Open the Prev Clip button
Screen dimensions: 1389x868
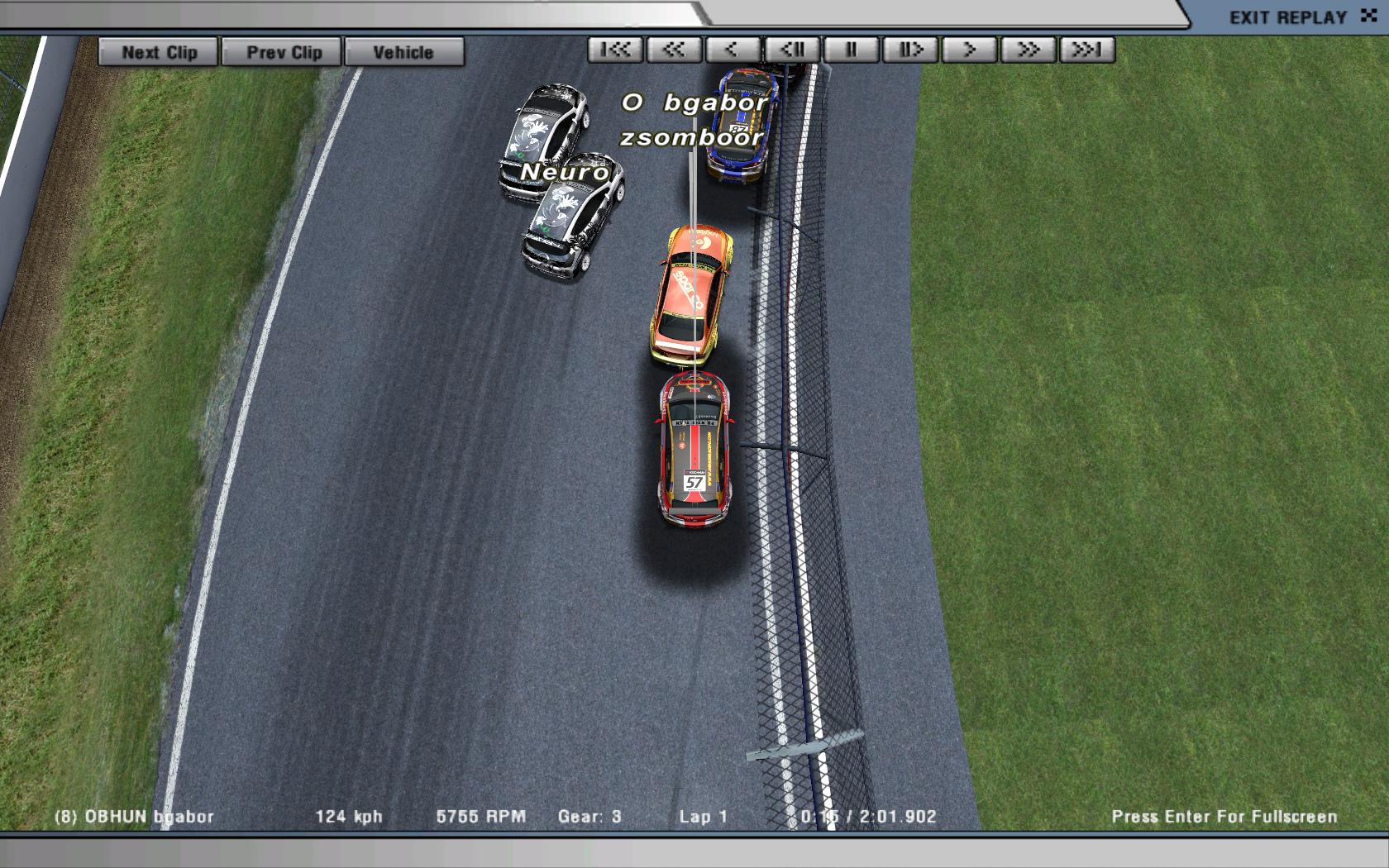click(x=284, y=52)
